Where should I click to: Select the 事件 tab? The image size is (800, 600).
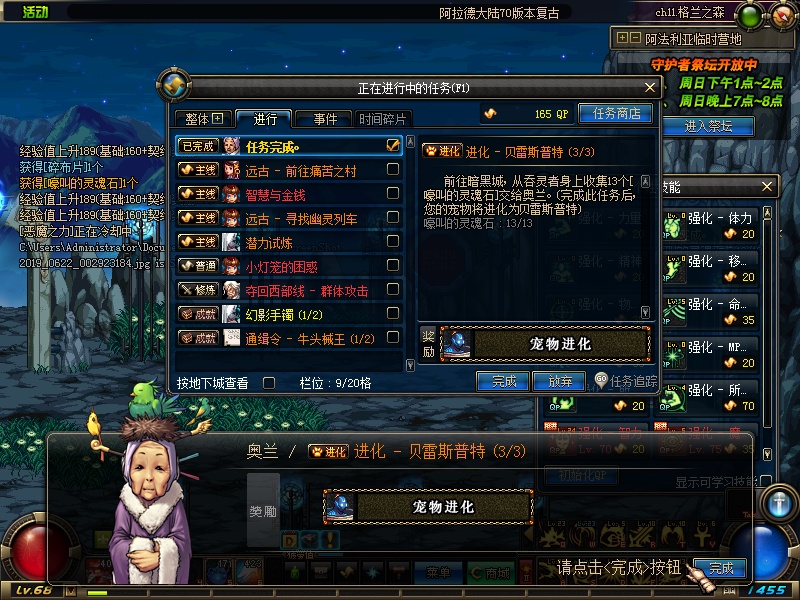pyautogui.click(x=324, y=119)
